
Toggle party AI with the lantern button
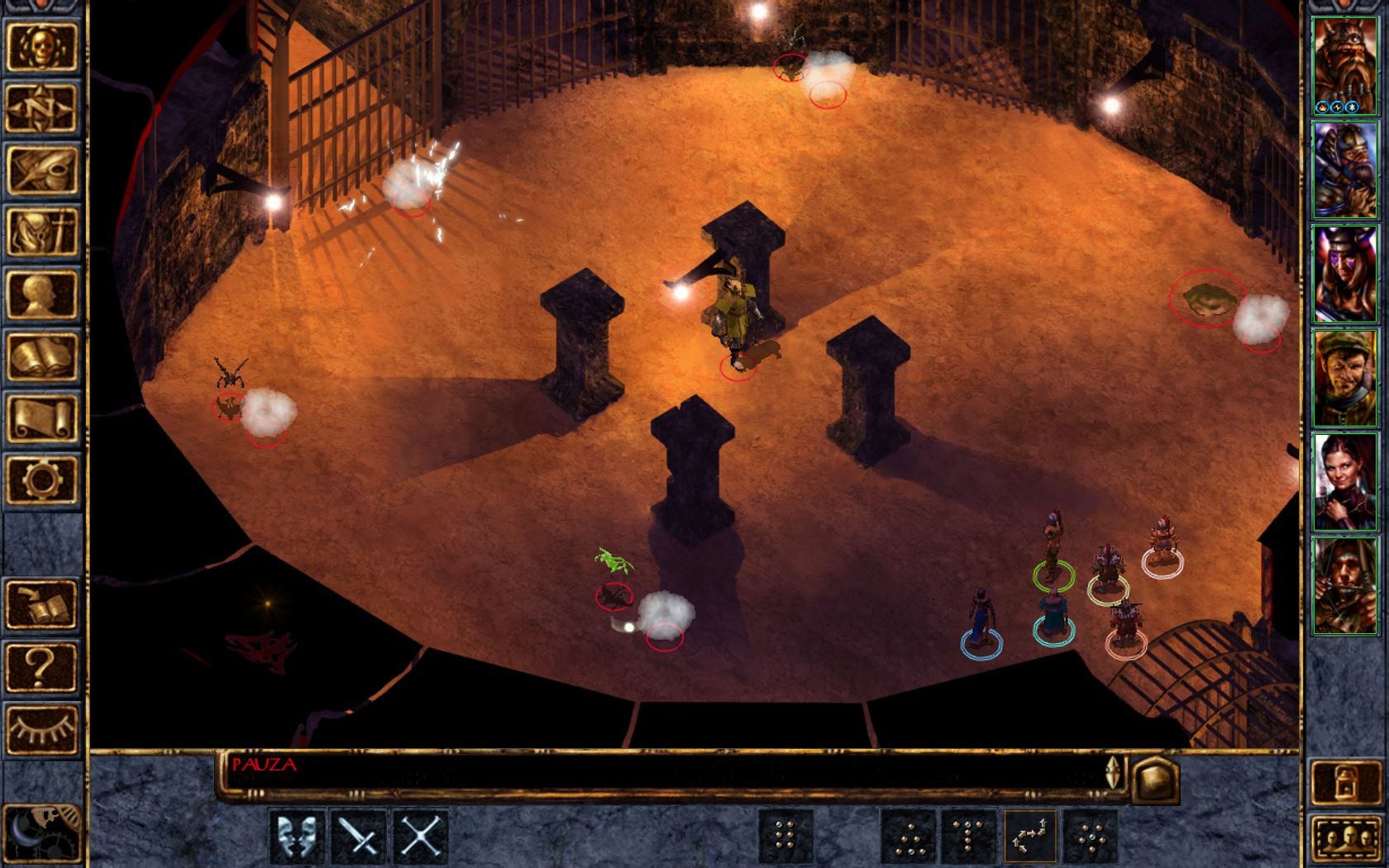coord(1344,781)
